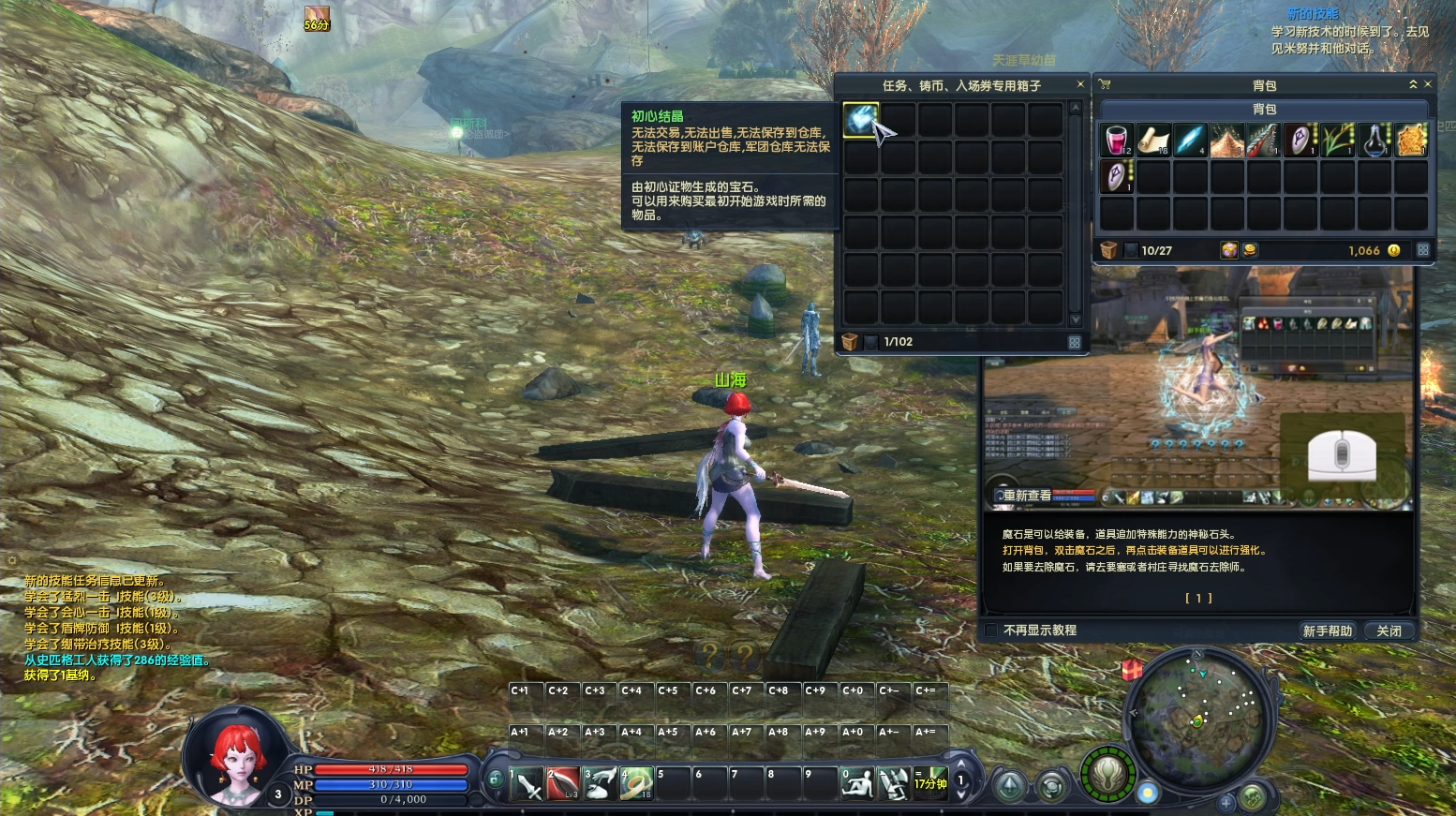Activate the sword attack skill in slot 1
The image size is (1456, 816).
click(527, 783)
